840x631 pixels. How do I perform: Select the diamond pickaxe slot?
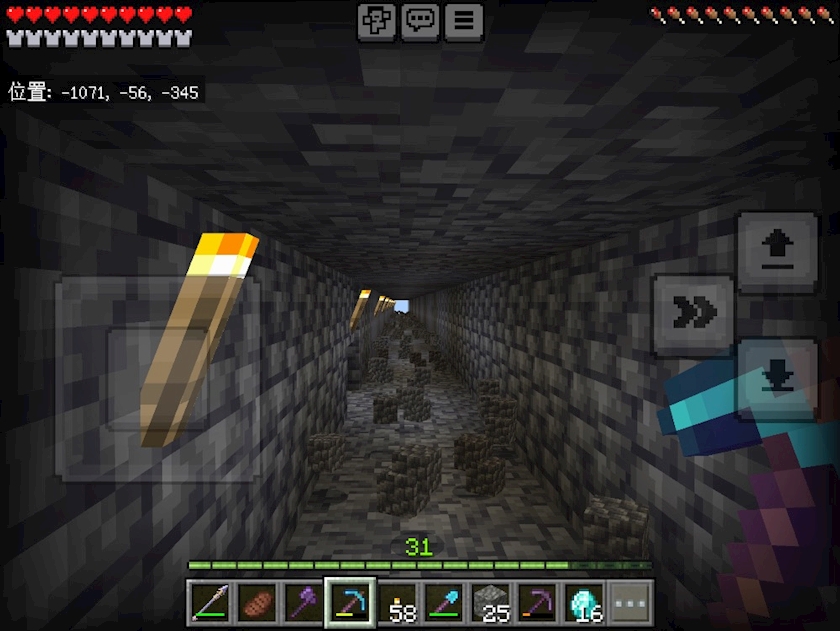351,602
